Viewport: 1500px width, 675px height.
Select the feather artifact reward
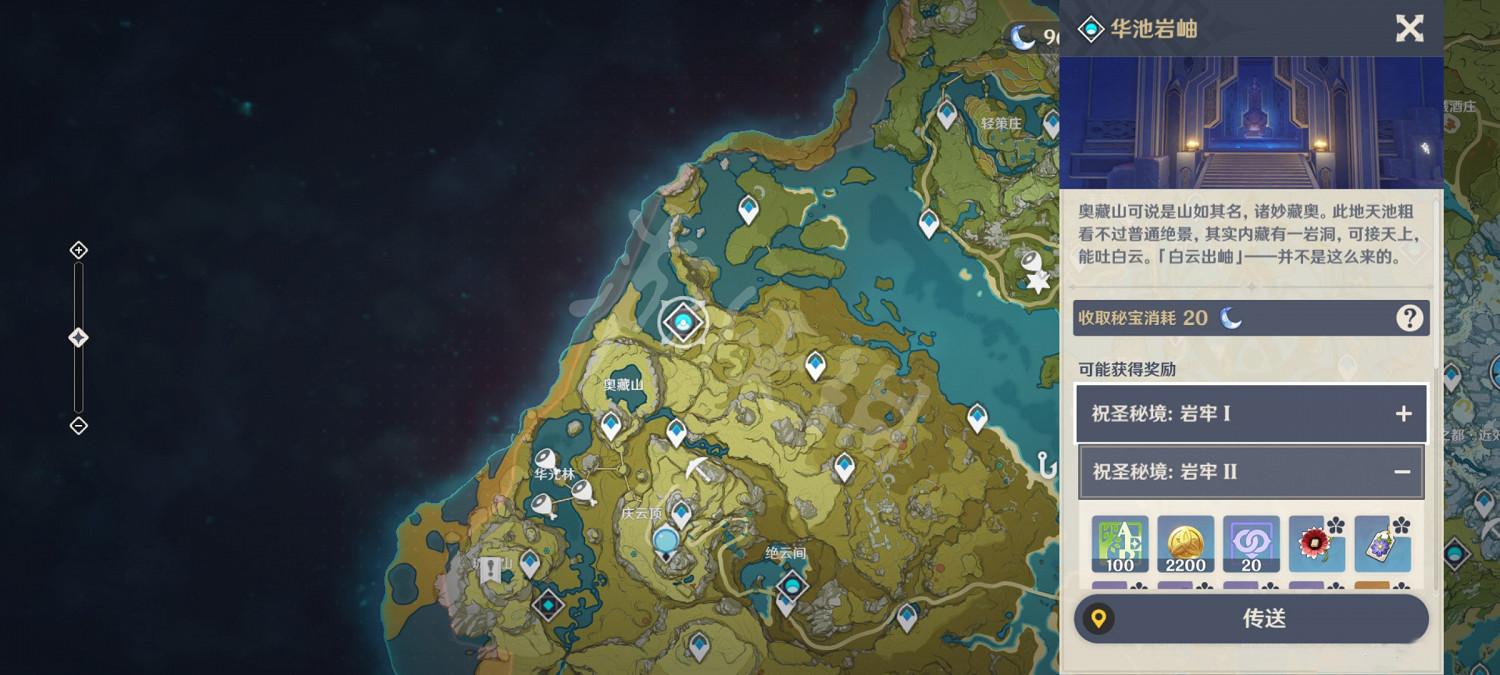tap(1382, 544)
